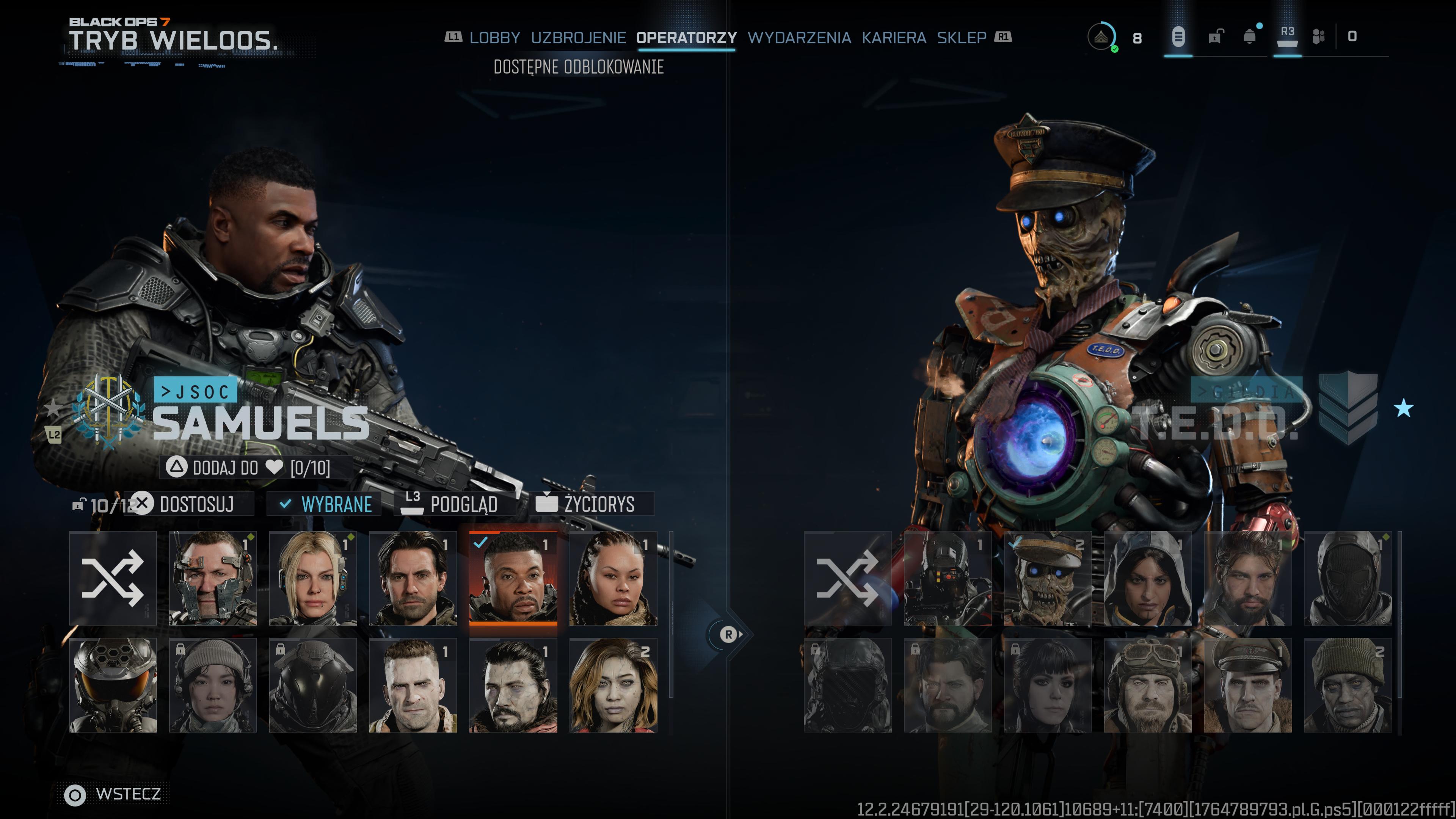Choose the random Gildia operator shuffle tile
The width and height of the screenshot is (1456, 819).
click(x=847, y=577)
